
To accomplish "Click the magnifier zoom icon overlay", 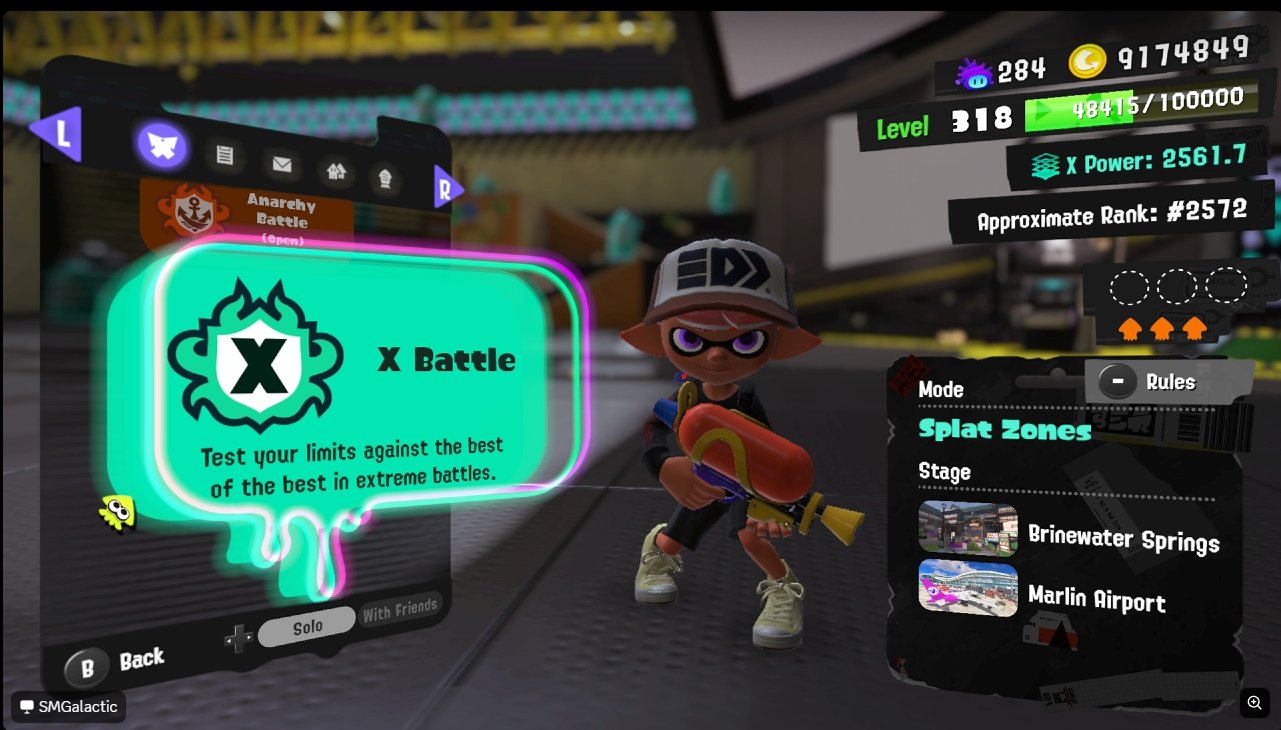I will (x=1254, y=703).
